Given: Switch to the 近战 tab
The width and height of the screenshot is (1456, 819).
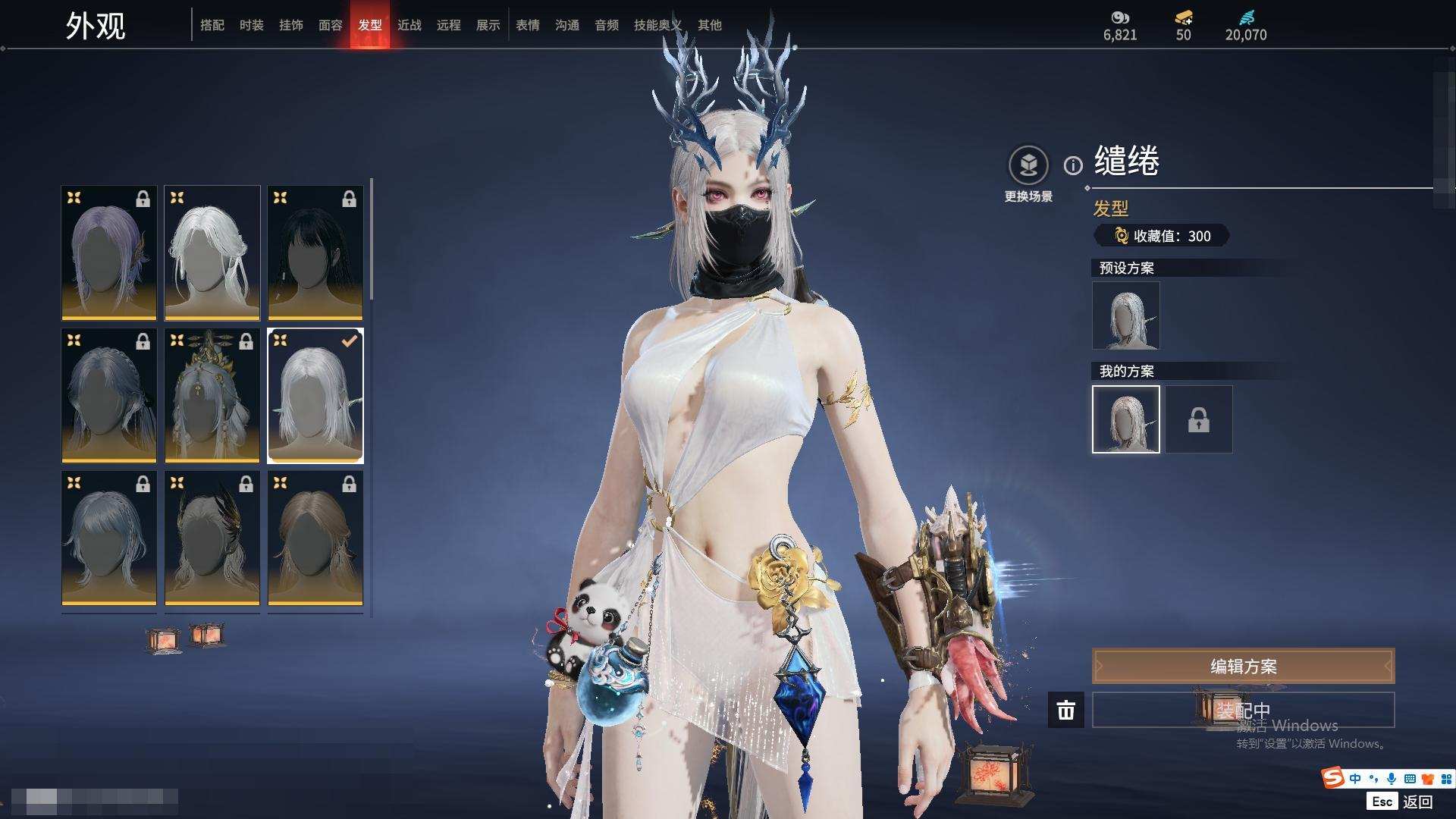Looking at the screenshot, I should [x=409, y=25].
